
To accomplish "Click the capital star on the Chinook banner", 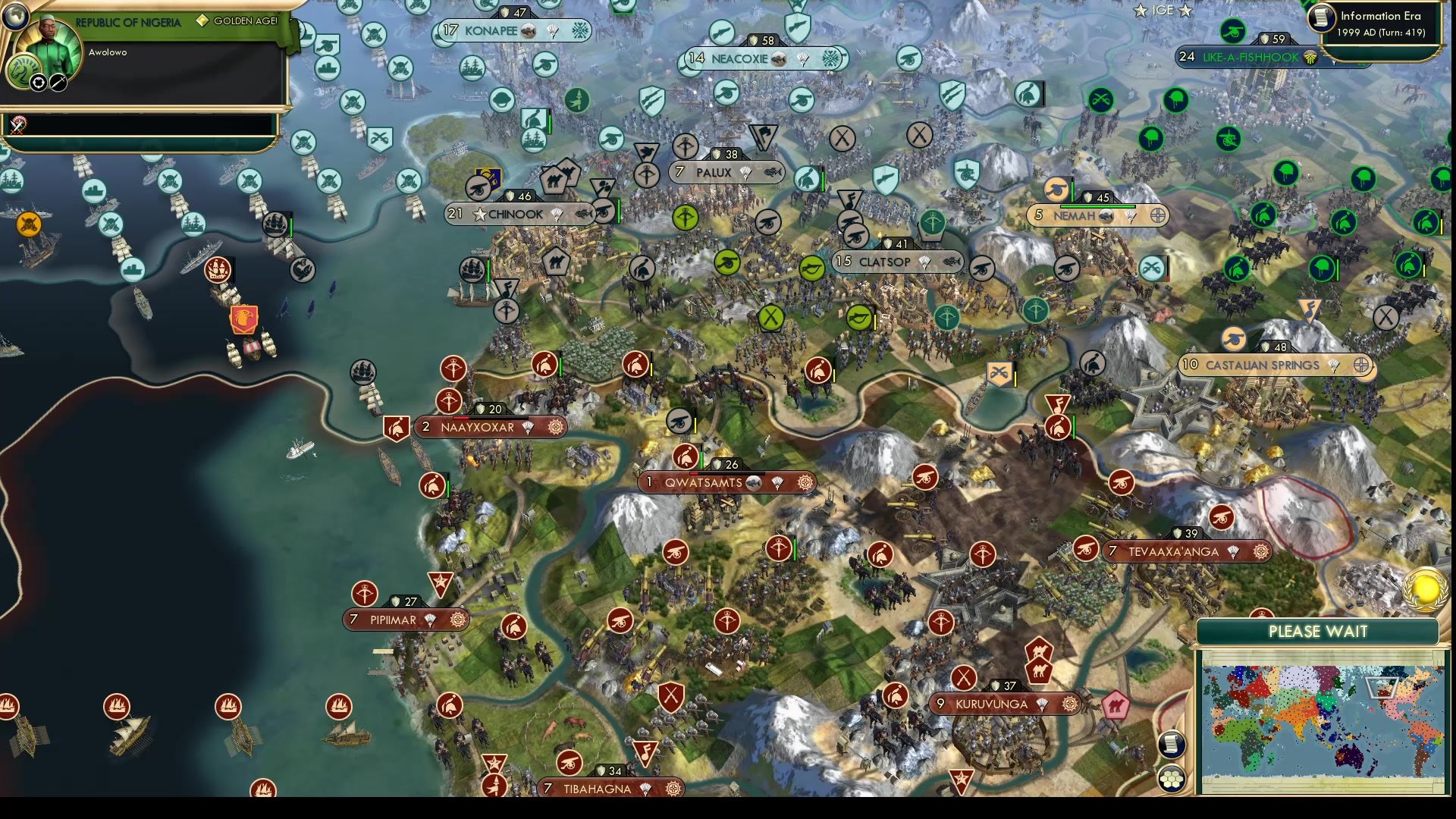I will click(x=479, y=214).
